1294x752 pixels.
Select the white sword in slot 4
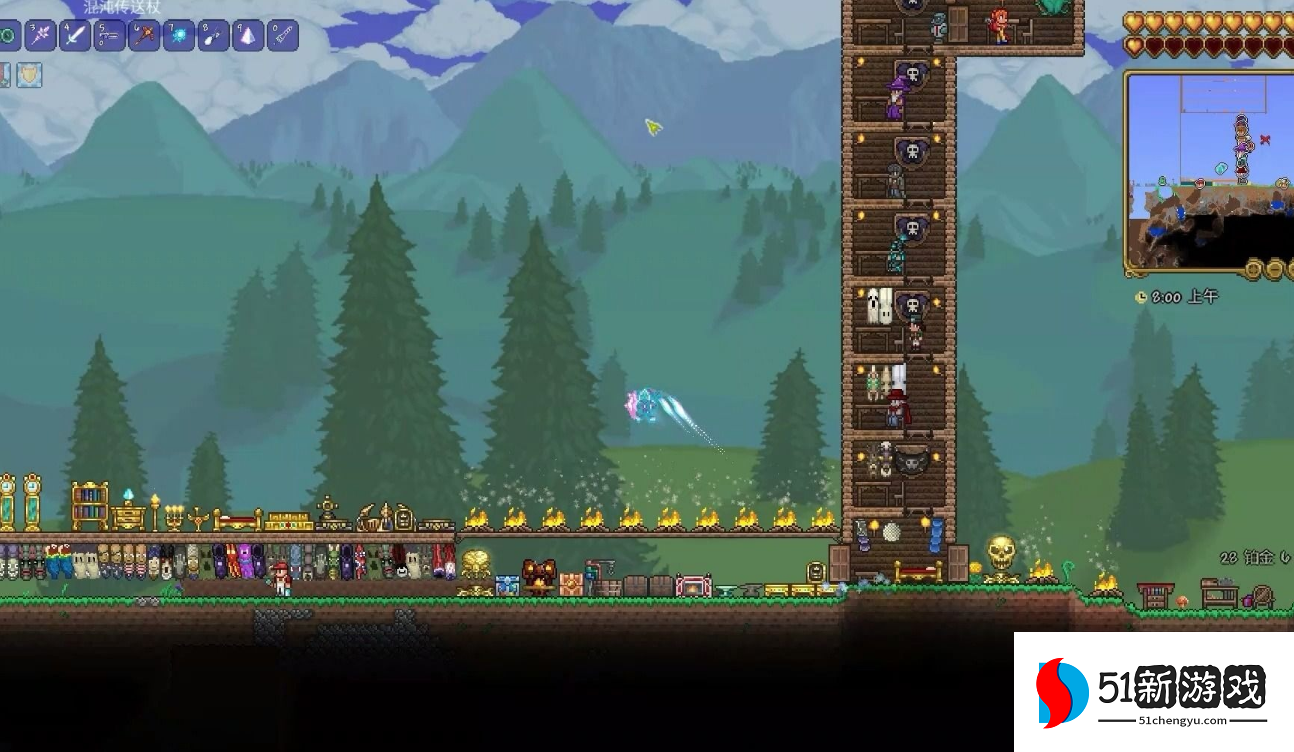[75, 36]
